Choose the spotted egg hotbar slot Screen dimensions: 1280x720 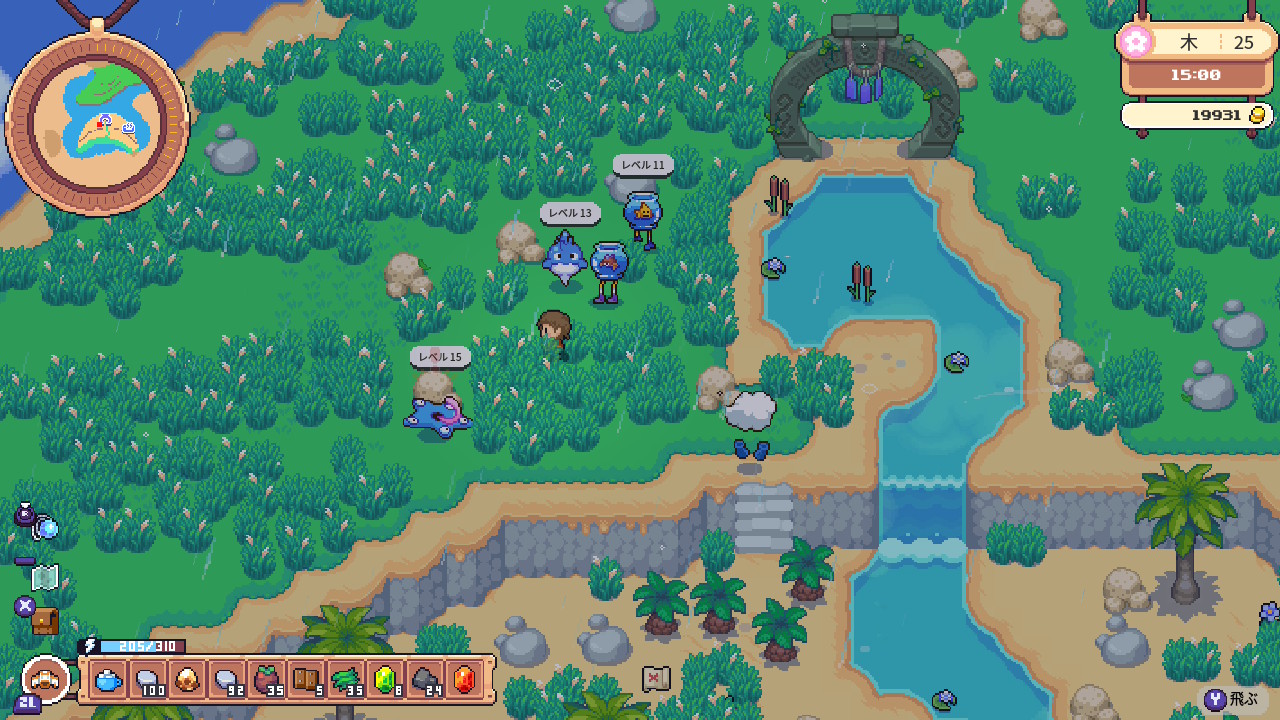point(187,680)
